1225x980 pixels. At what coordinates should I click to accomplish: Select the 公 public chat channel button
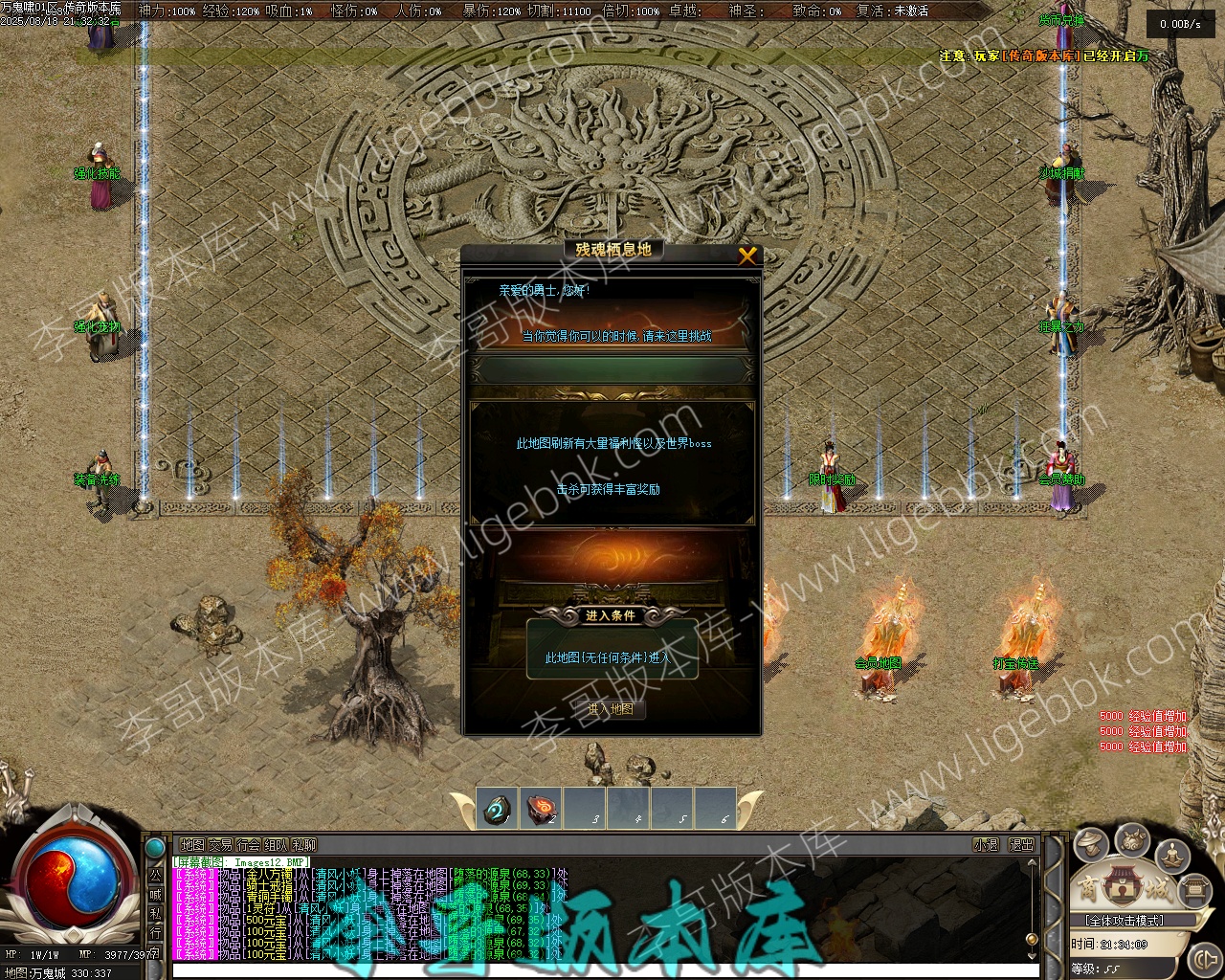pos(155,875)
